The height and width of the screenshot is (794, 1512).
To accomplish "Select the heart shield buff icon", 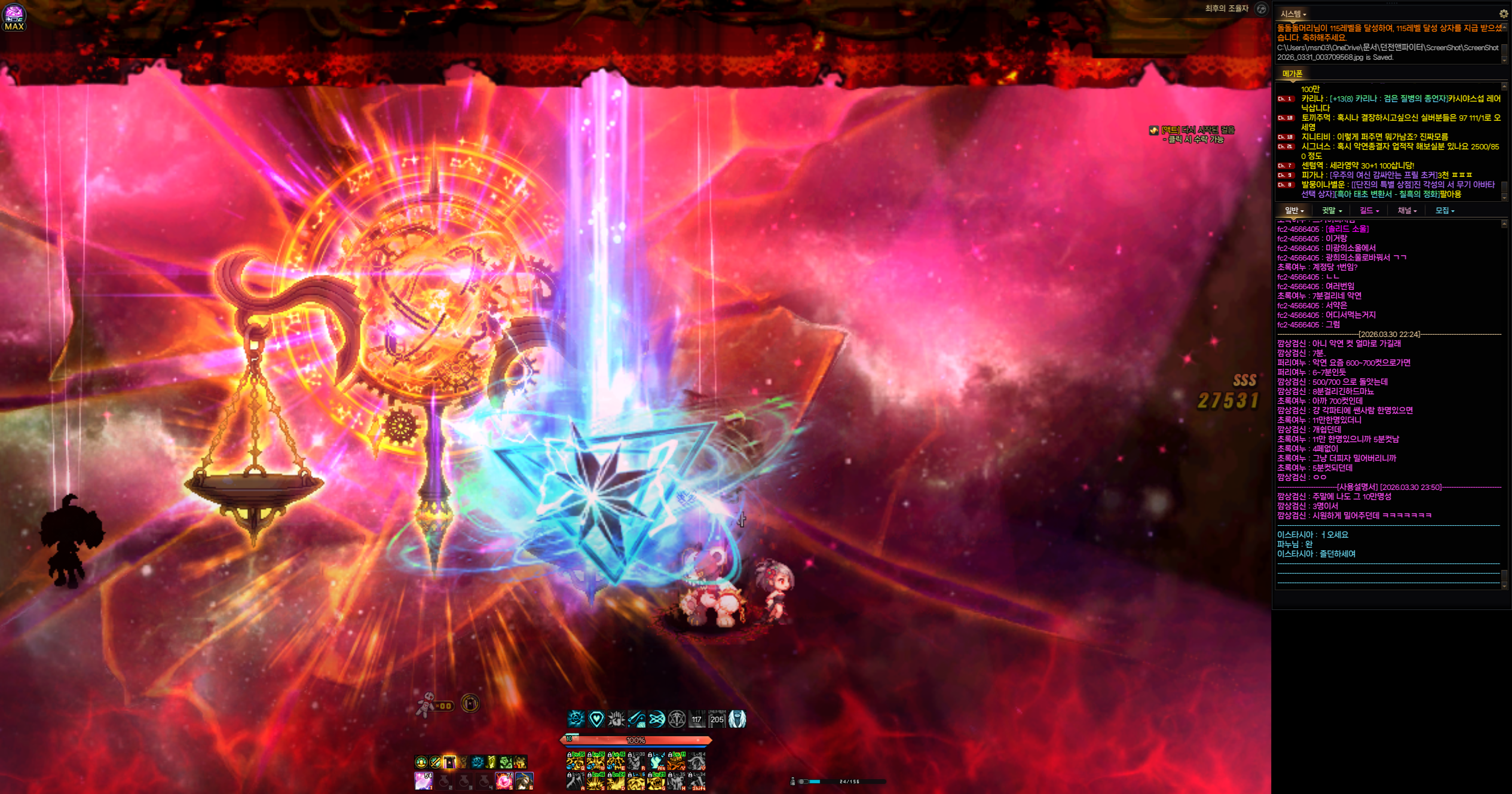I will [596, 719].
